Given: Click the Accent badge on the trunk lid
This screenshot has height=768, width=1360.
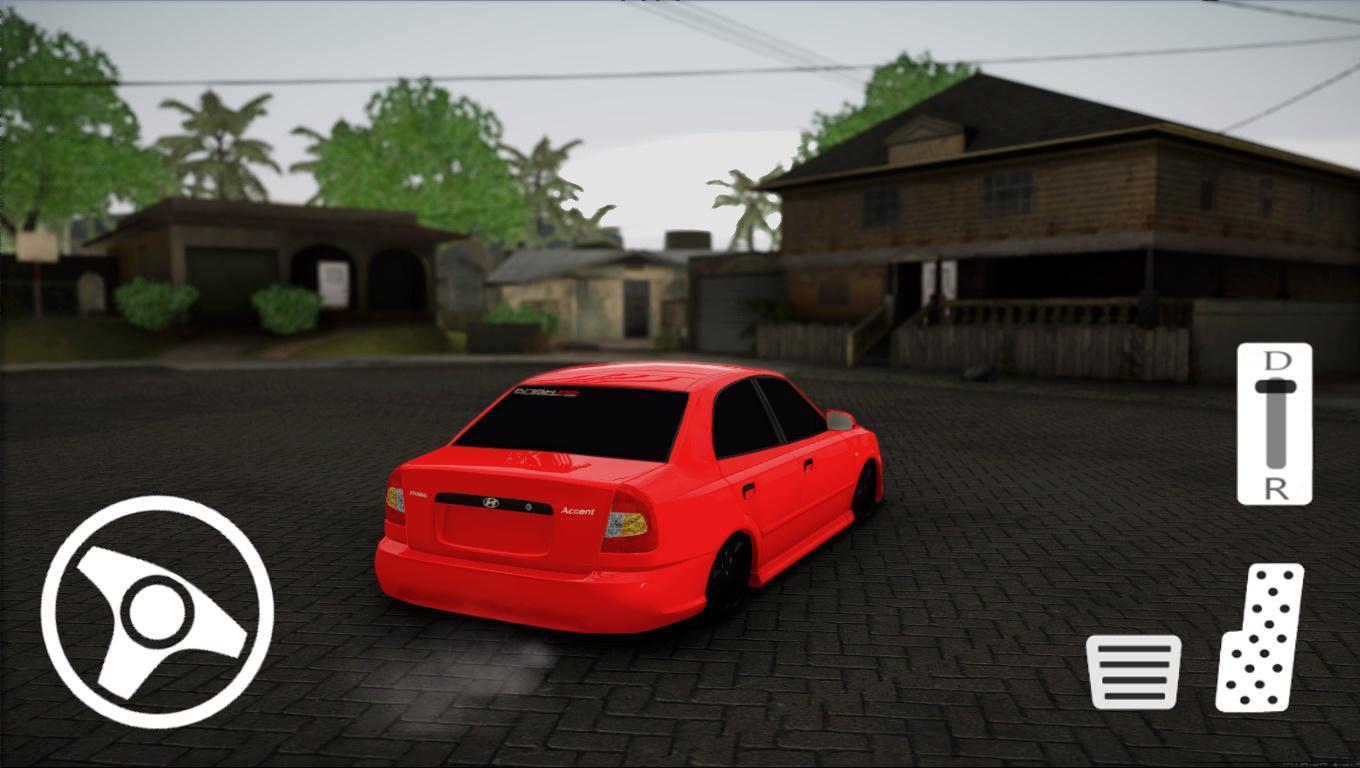Looking at the screenshot, I should [x=575, y=509].
